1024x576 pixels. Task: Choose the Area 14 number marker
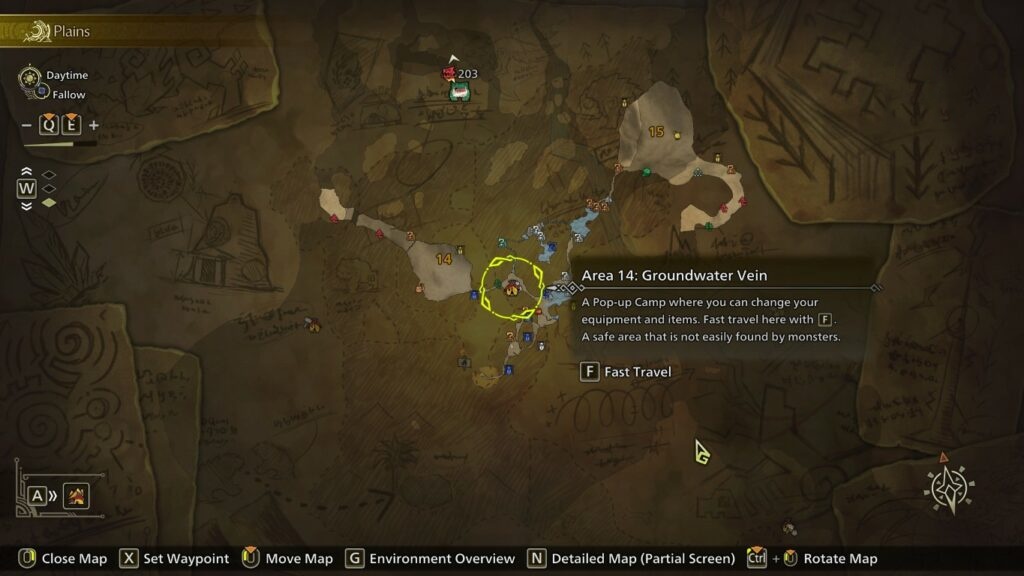pos(444,259)
